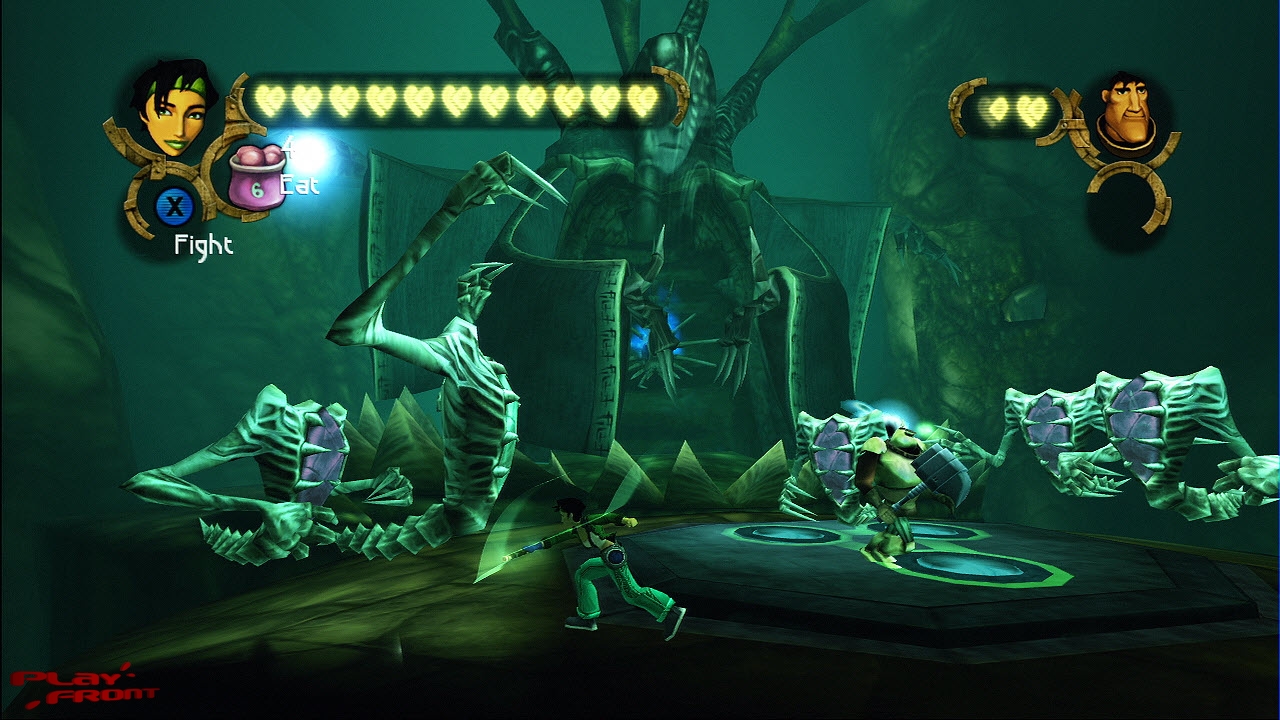Use the pink food bag item

(257, 179)
